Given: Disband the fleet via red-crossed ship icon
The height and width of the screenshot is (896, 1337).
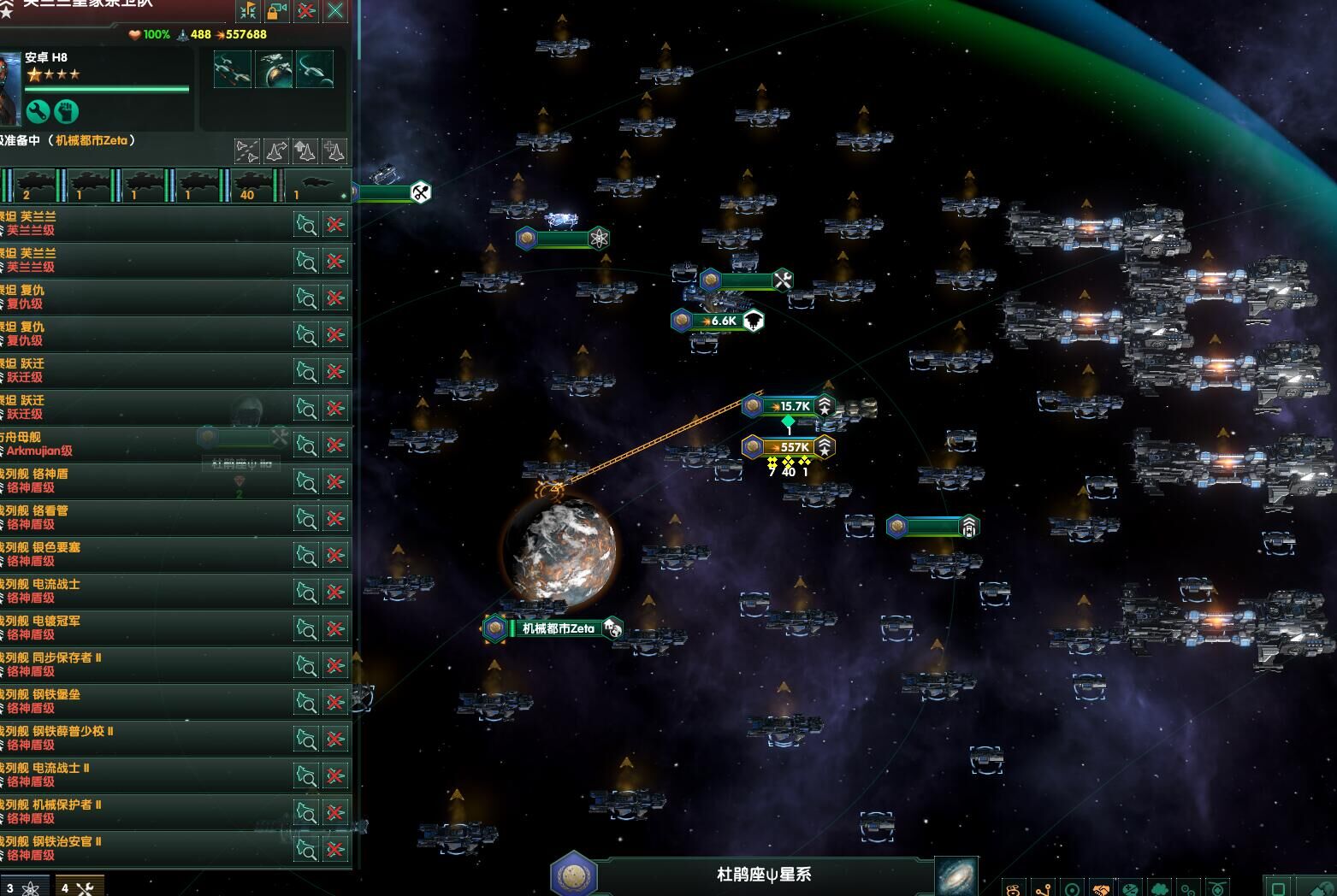Looking at the screenshot, I should coord(306,10).
